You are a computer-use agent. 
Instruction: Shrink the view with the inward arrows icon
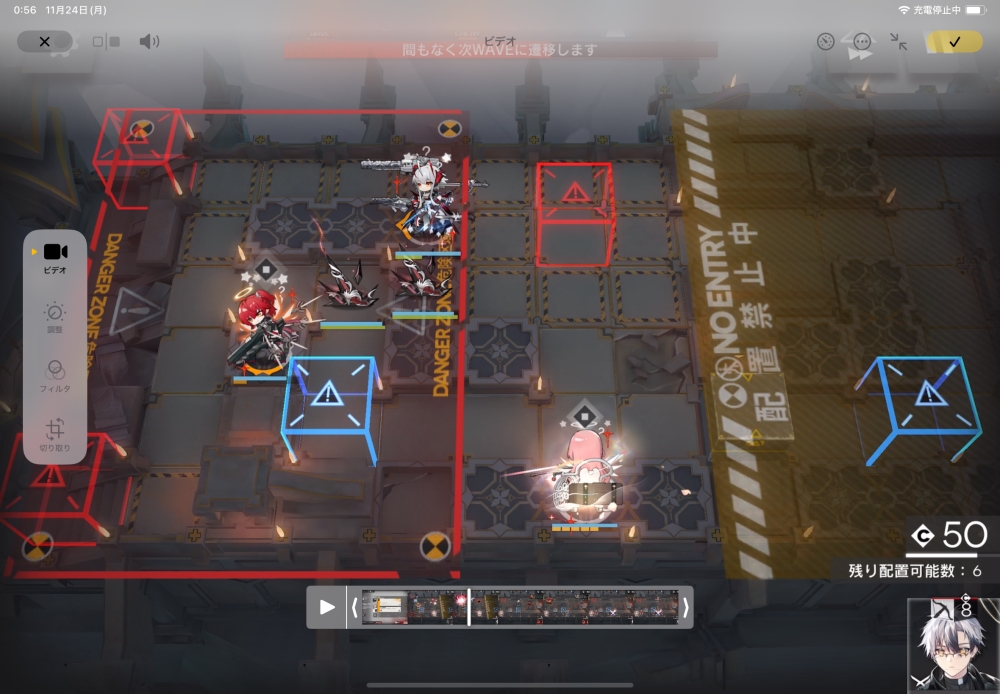click(898, 41)
